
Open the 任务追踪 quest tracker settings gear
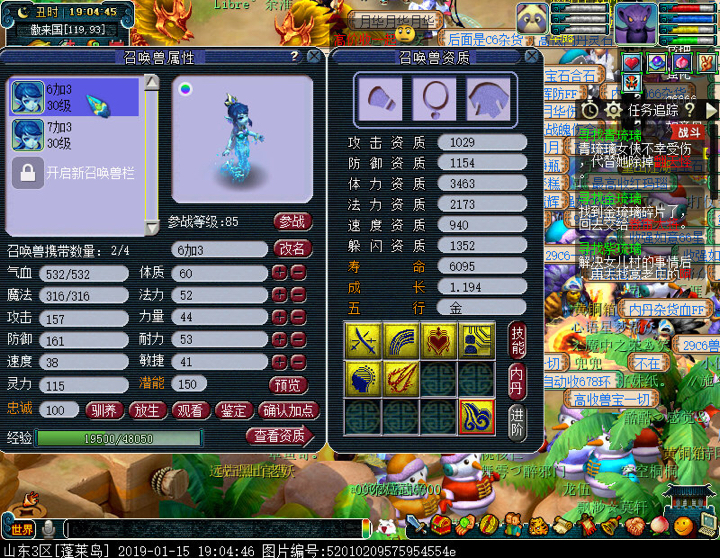[x=614, y=109]
